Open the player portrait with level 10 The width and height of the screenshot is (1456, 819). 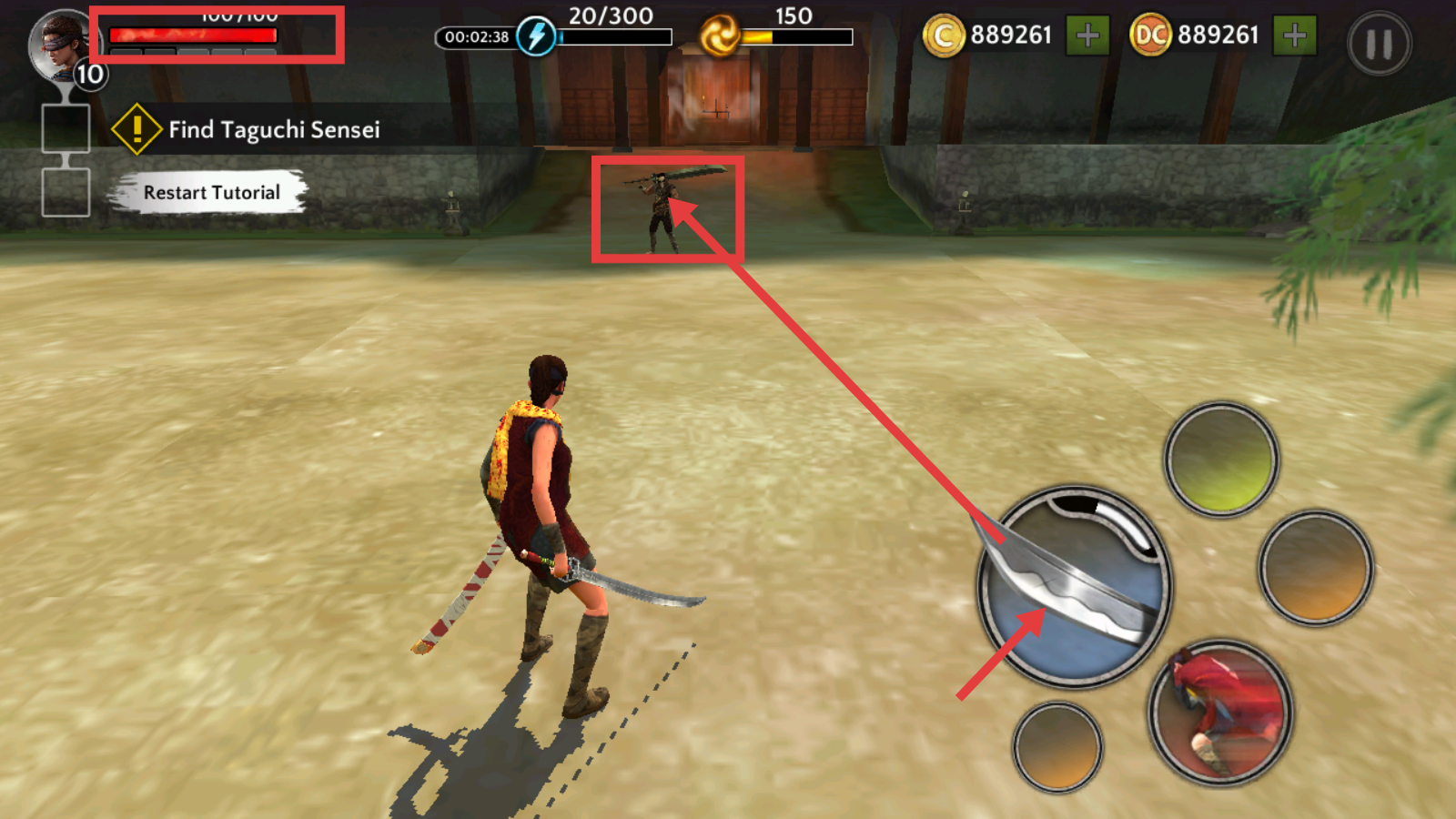64,47
